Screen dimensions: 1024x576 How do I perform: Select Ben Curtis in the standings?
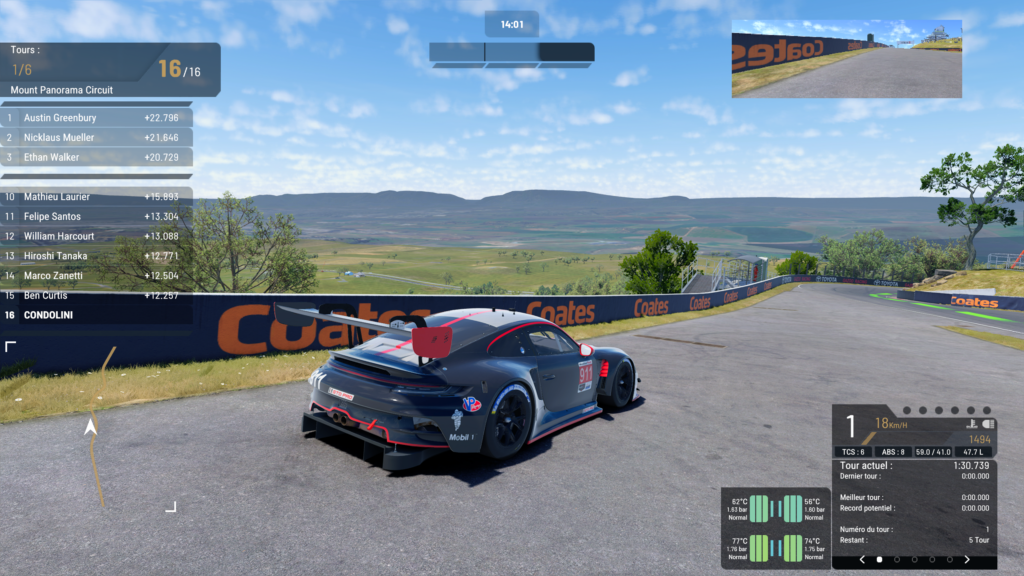pos(97,295)
